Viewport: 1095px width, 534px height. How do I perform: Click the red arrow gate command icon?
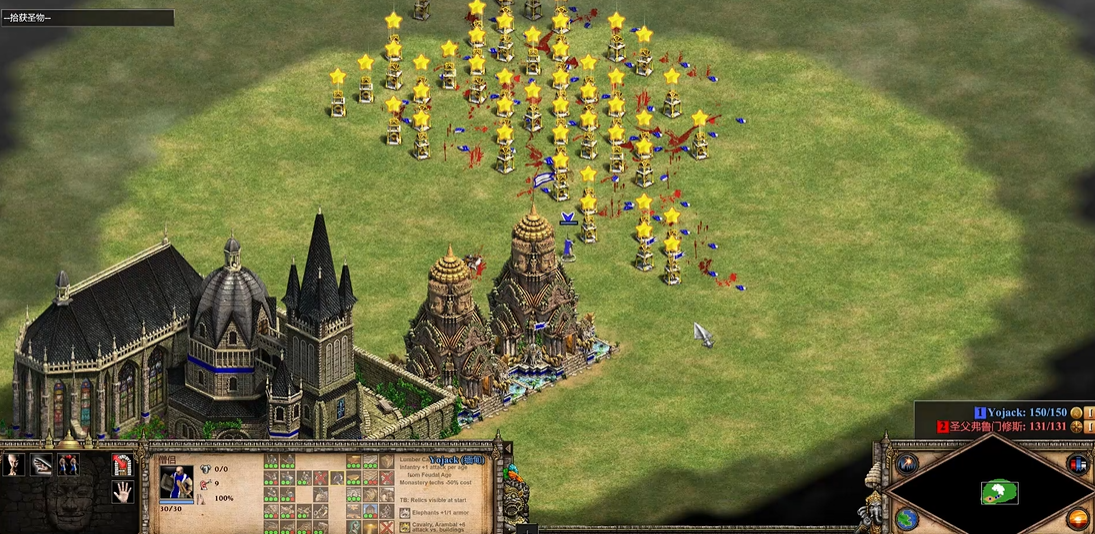click(124, 465)
